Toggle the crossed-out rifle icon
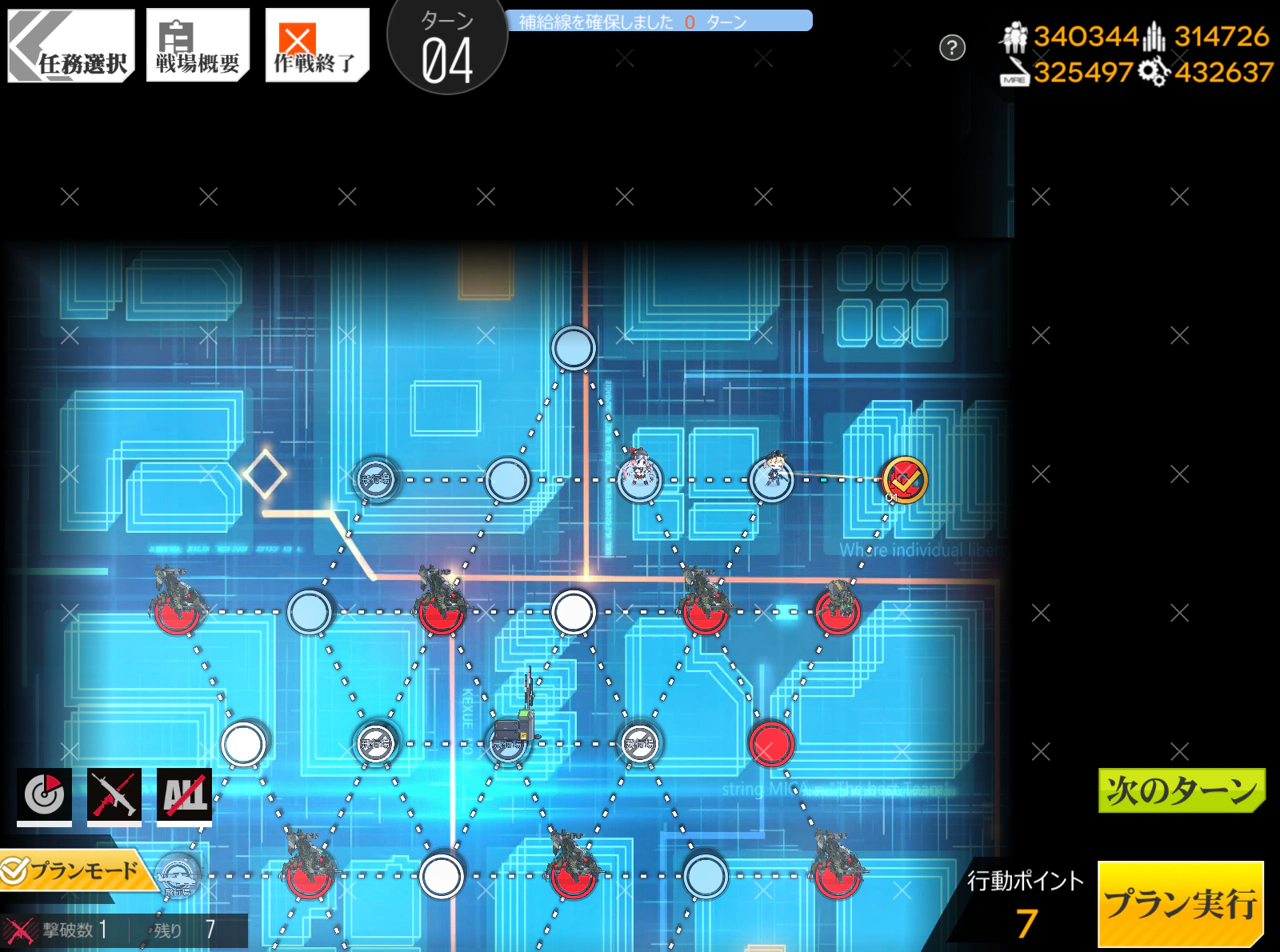1280x952 pixels. pos(114,795)
